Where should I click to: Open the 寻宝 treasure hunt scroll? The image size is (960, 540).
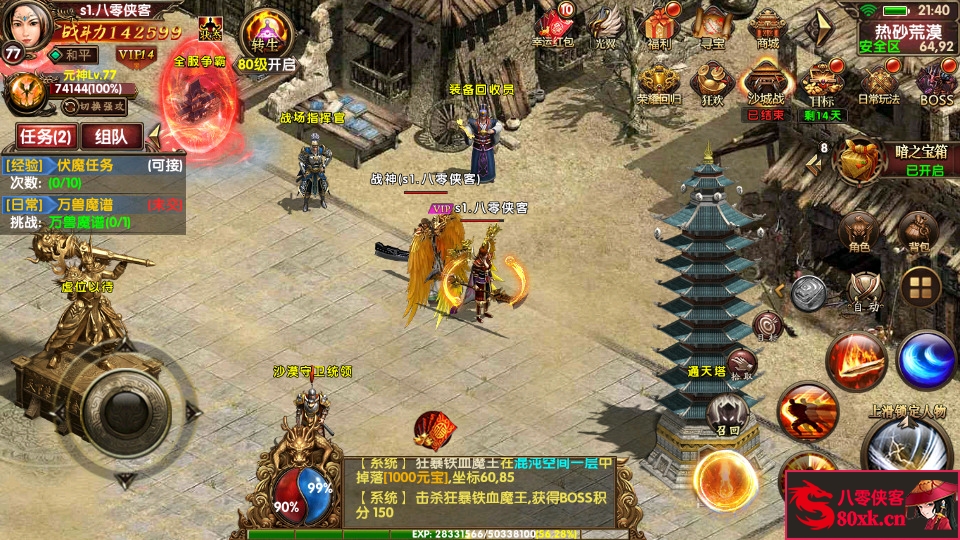pos(712,26)
